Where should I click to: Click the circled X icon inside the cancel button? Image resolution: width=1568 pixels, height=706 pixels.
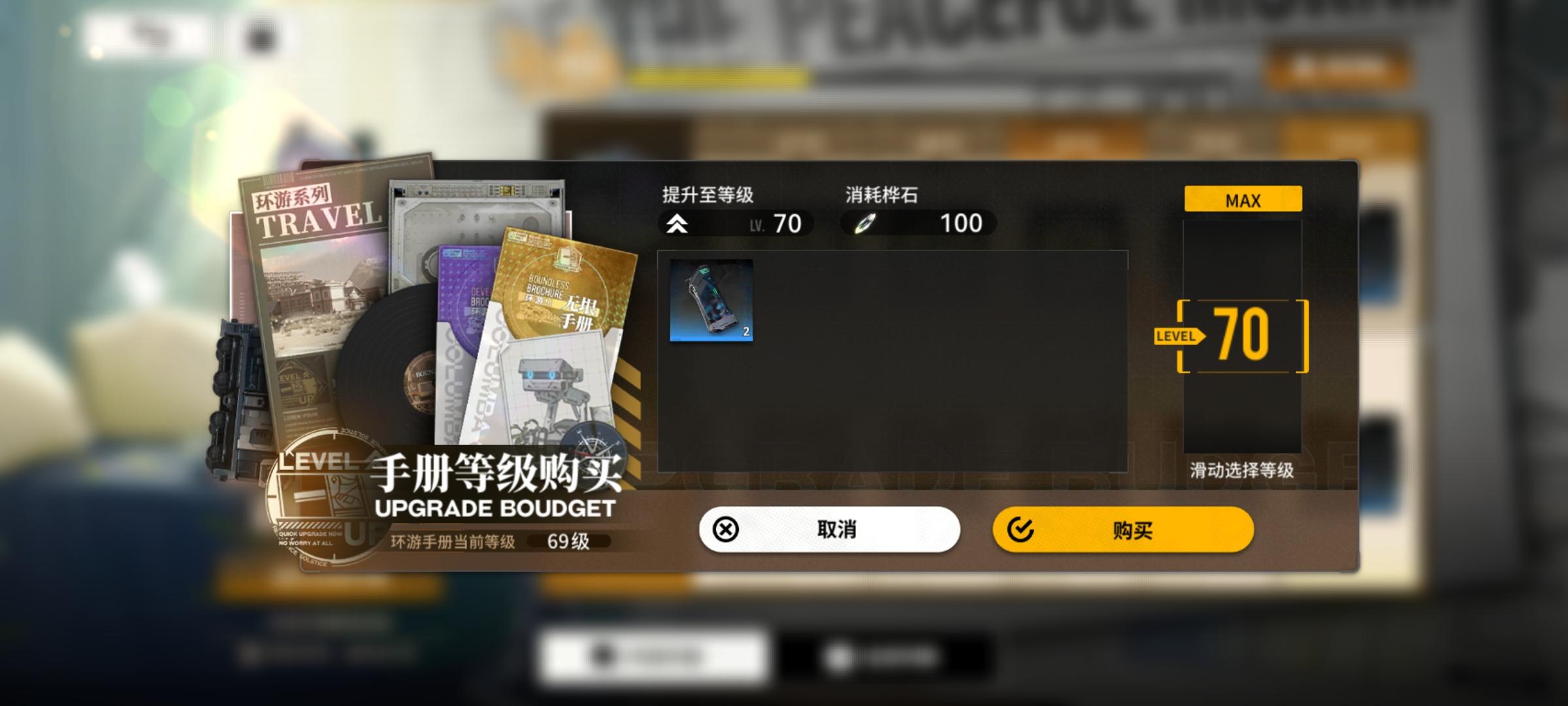click(725, 531)
